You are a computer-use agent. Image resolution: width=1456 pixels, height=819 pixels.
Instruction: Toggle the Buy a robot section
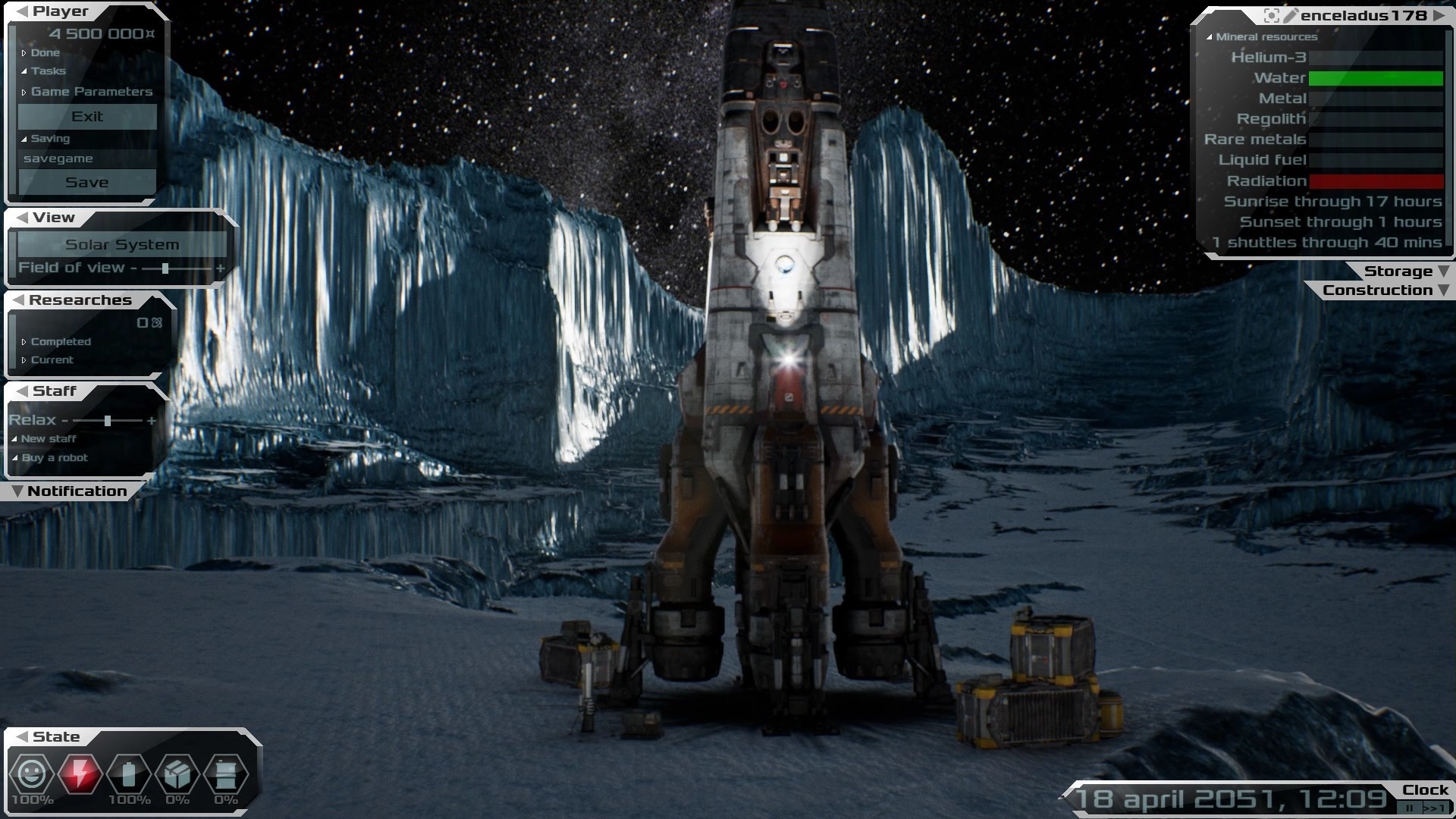[54, 458]
